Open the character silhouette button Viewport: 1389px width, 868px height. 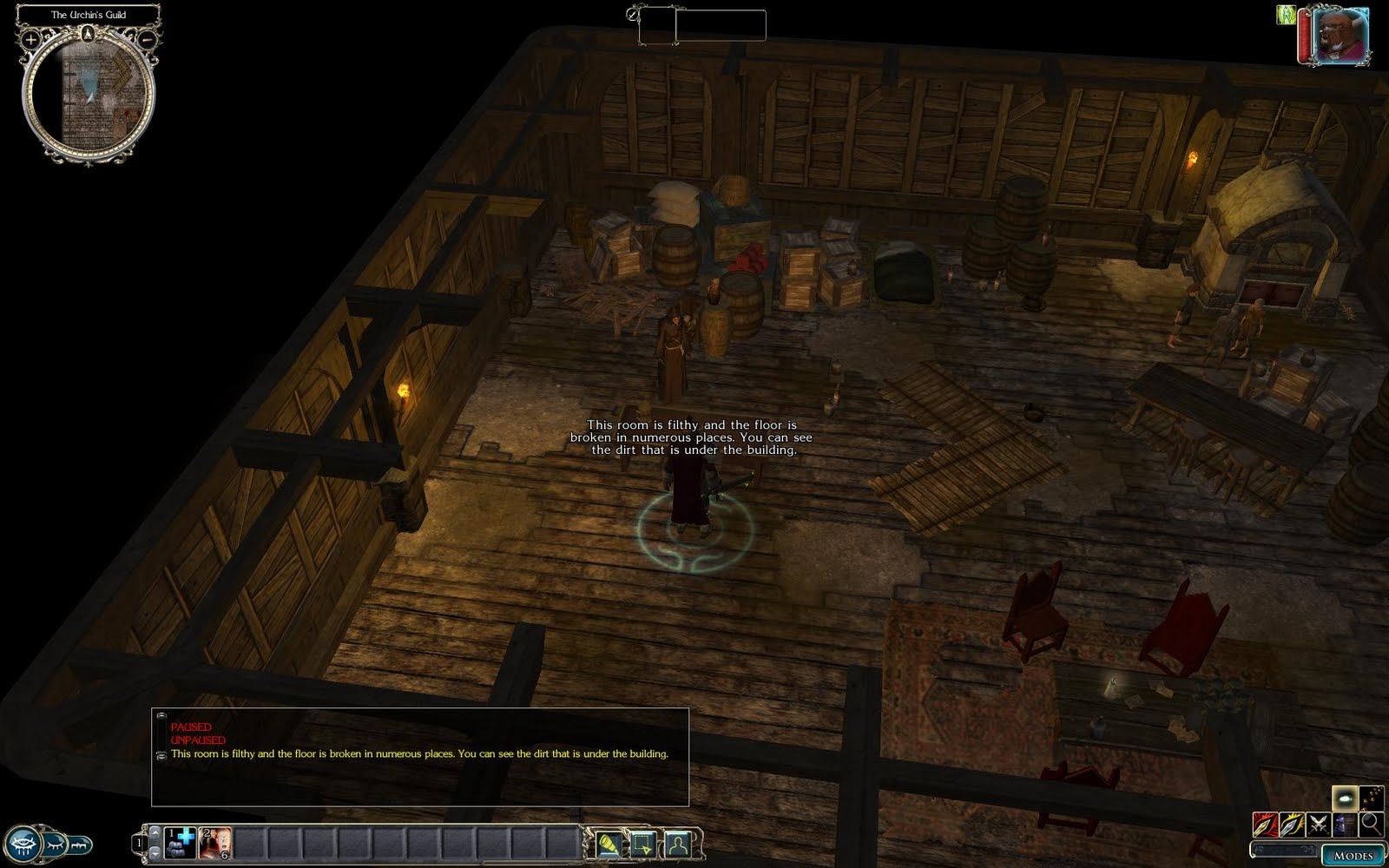coord(677,843)
